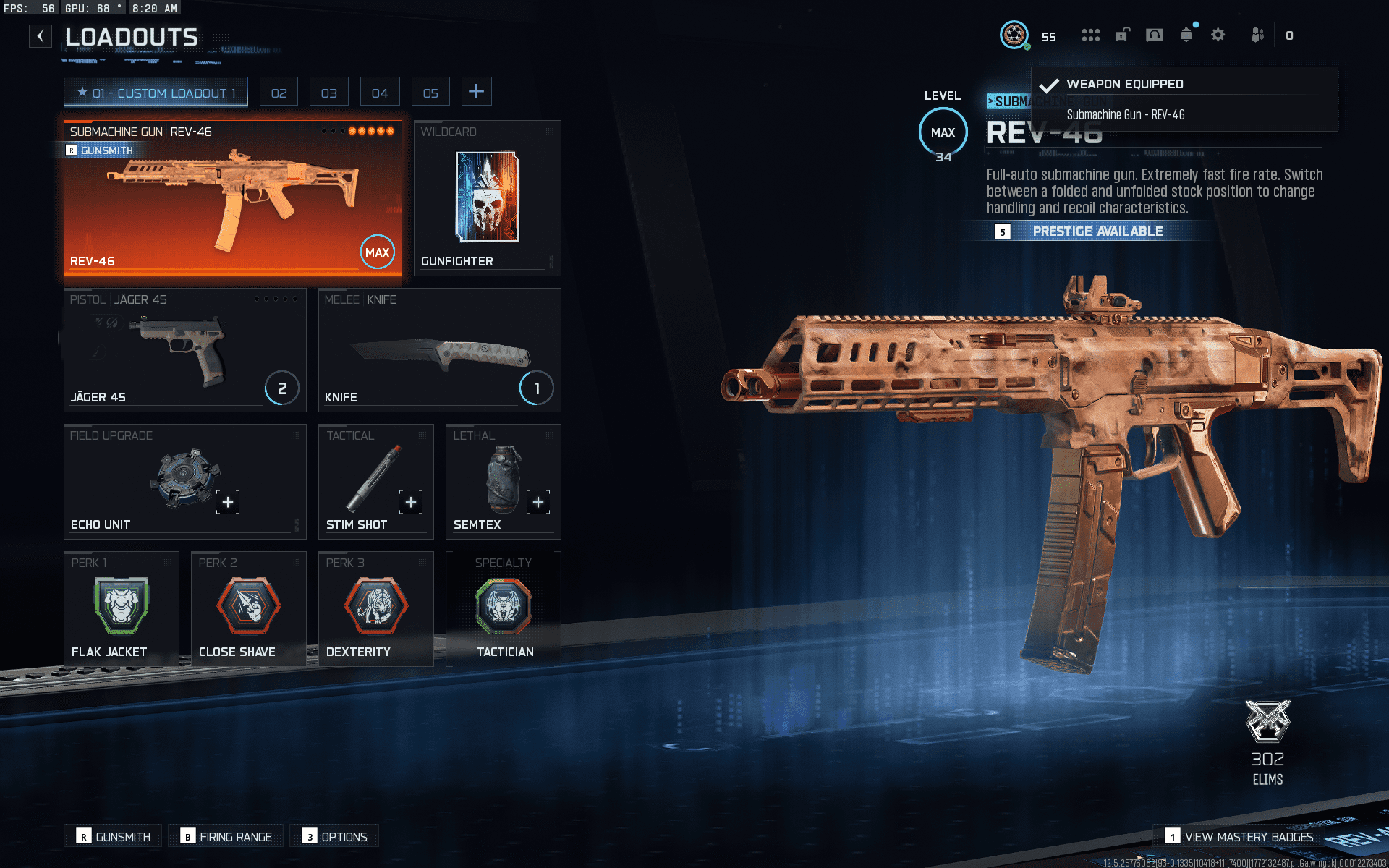Select the 01 Custom Loadout 1 tab
Image resolution: width=1389 pixels, height=868 pixels.
[x=156, y=93]
